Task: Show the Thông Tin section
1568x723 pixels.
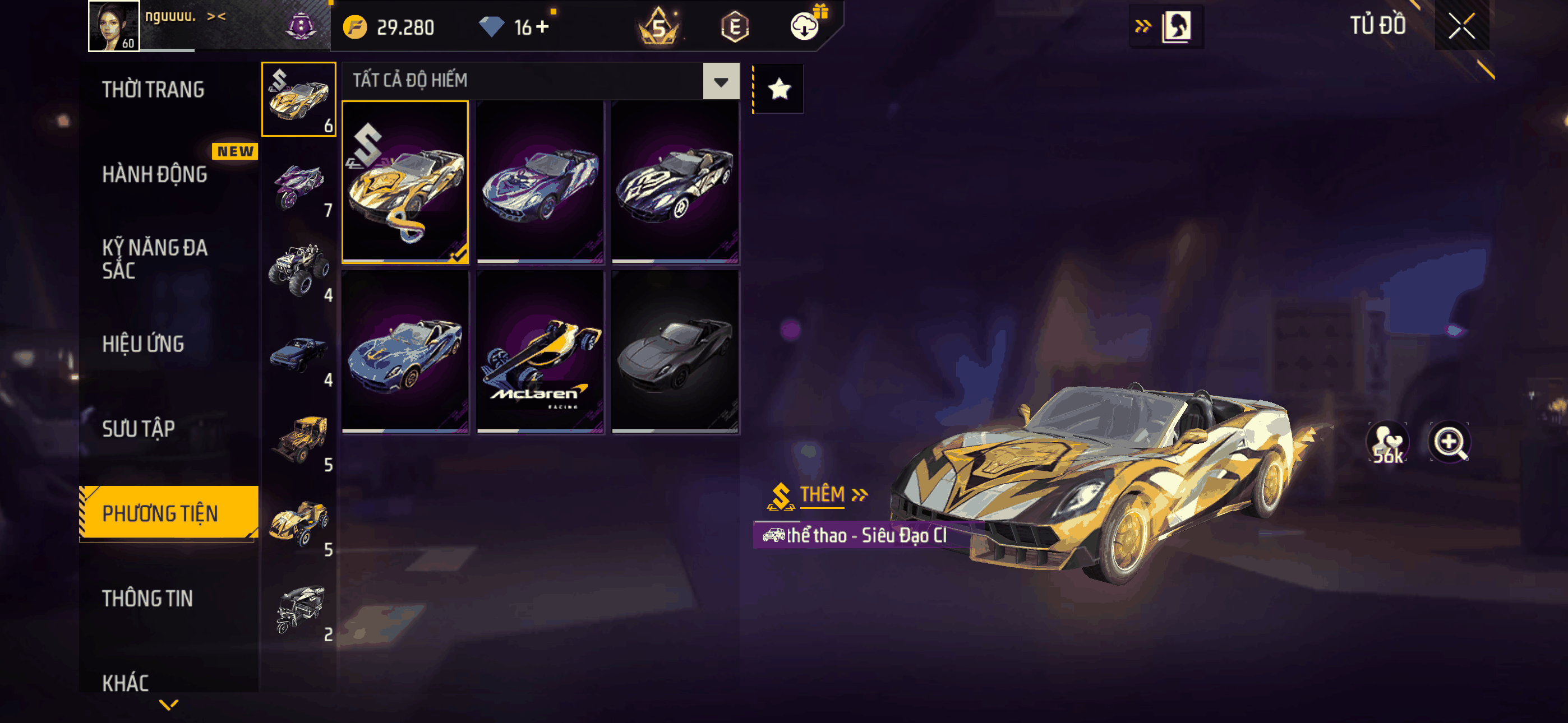Action: pyautogui.click(x=147, y=598)
